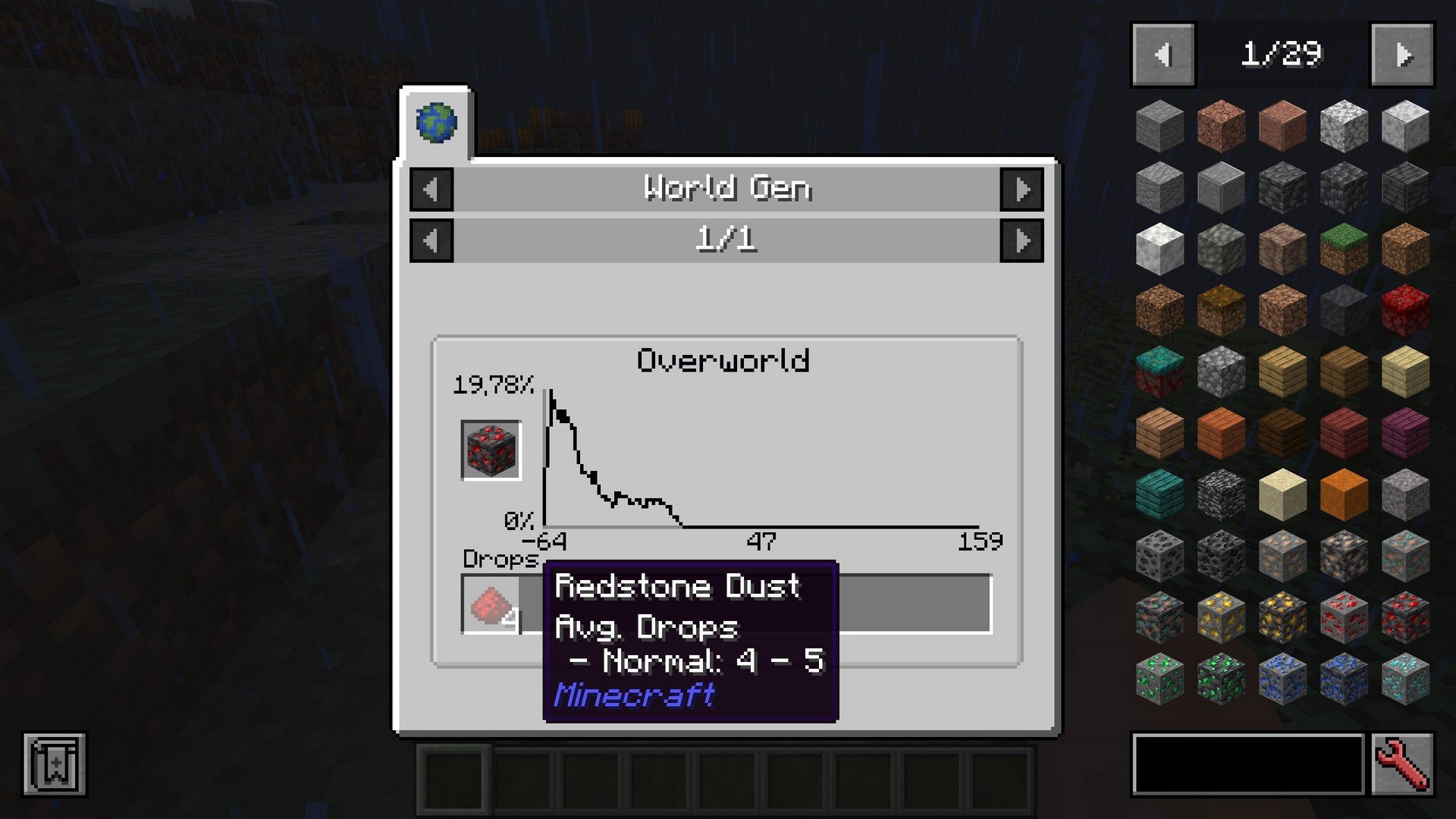Open the wrench config button
This screenshot has height=819, width=1456.
(x=1402, y=764)
